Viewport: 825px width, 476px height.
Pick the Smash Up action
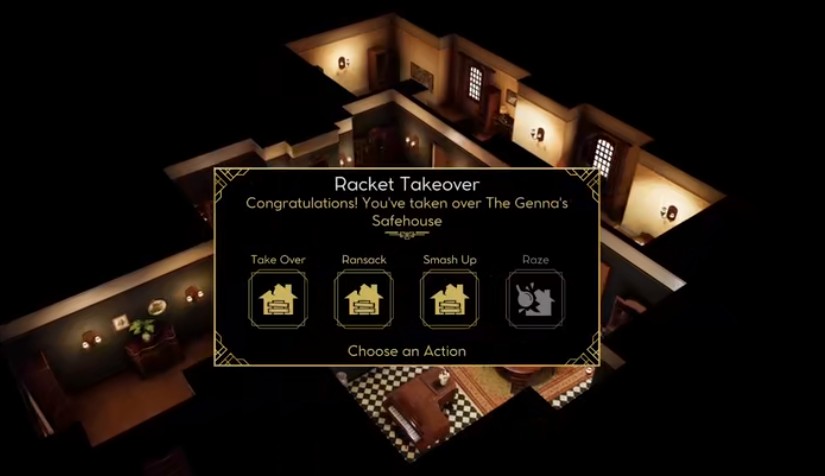tap(449, 298)
